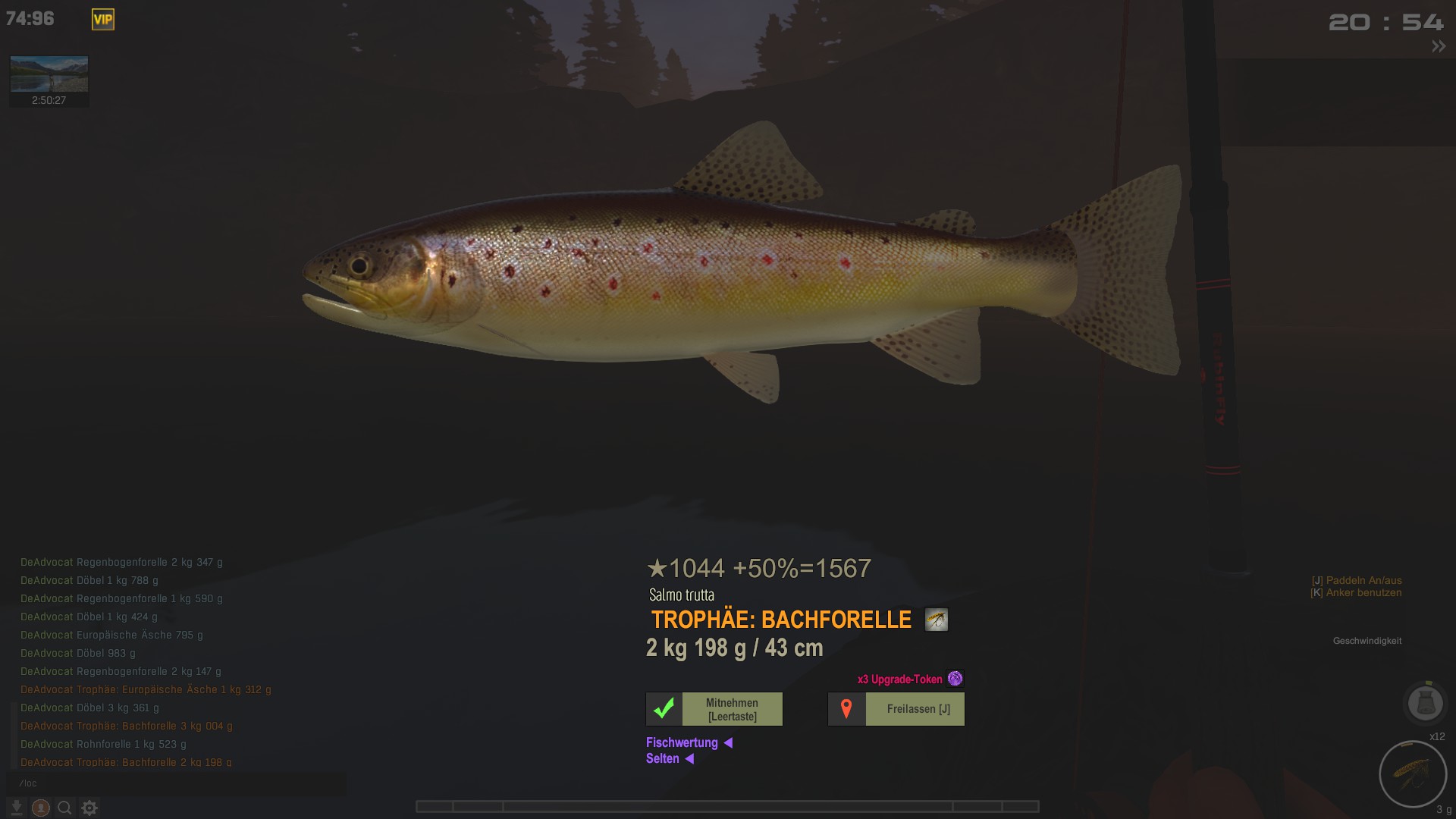Click the Upgrade-Token reward icon
This screenshot has width=1456, height=819.
955,679
